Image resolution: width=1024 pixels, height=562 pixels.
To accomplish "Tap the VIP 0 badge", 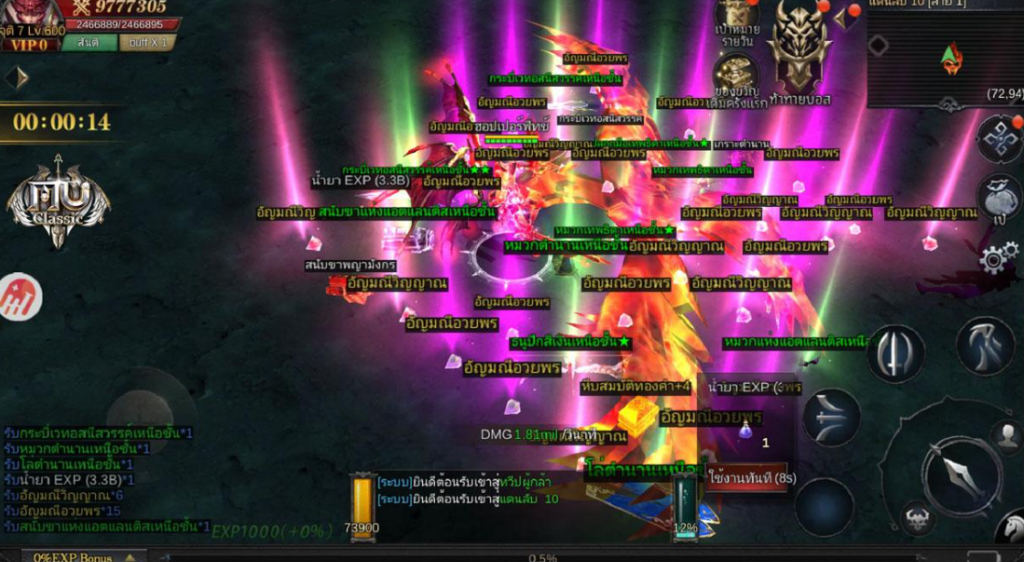I will point(31,44).
